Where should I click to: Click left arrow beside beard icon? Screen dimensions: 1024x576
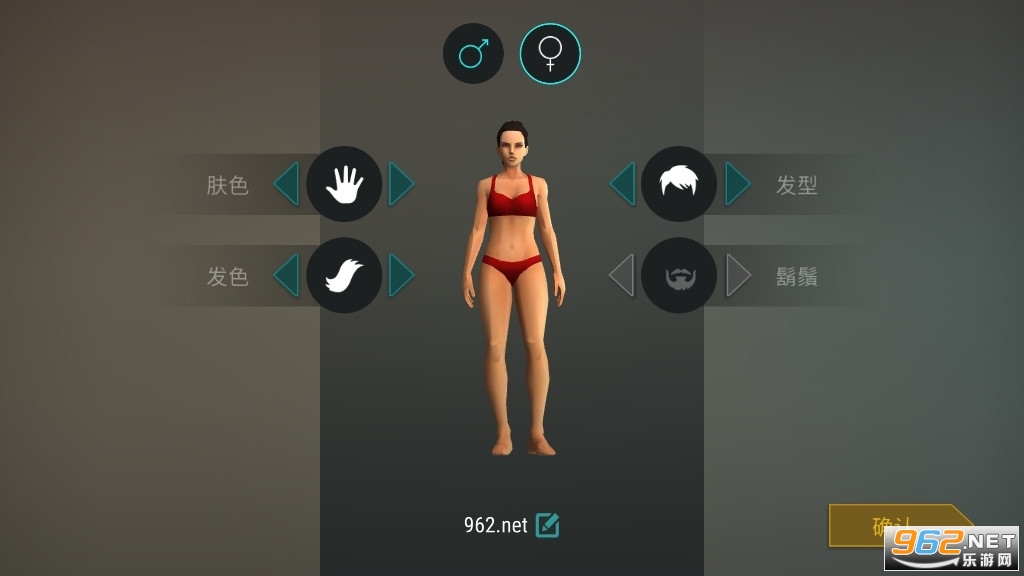point(622,275)
